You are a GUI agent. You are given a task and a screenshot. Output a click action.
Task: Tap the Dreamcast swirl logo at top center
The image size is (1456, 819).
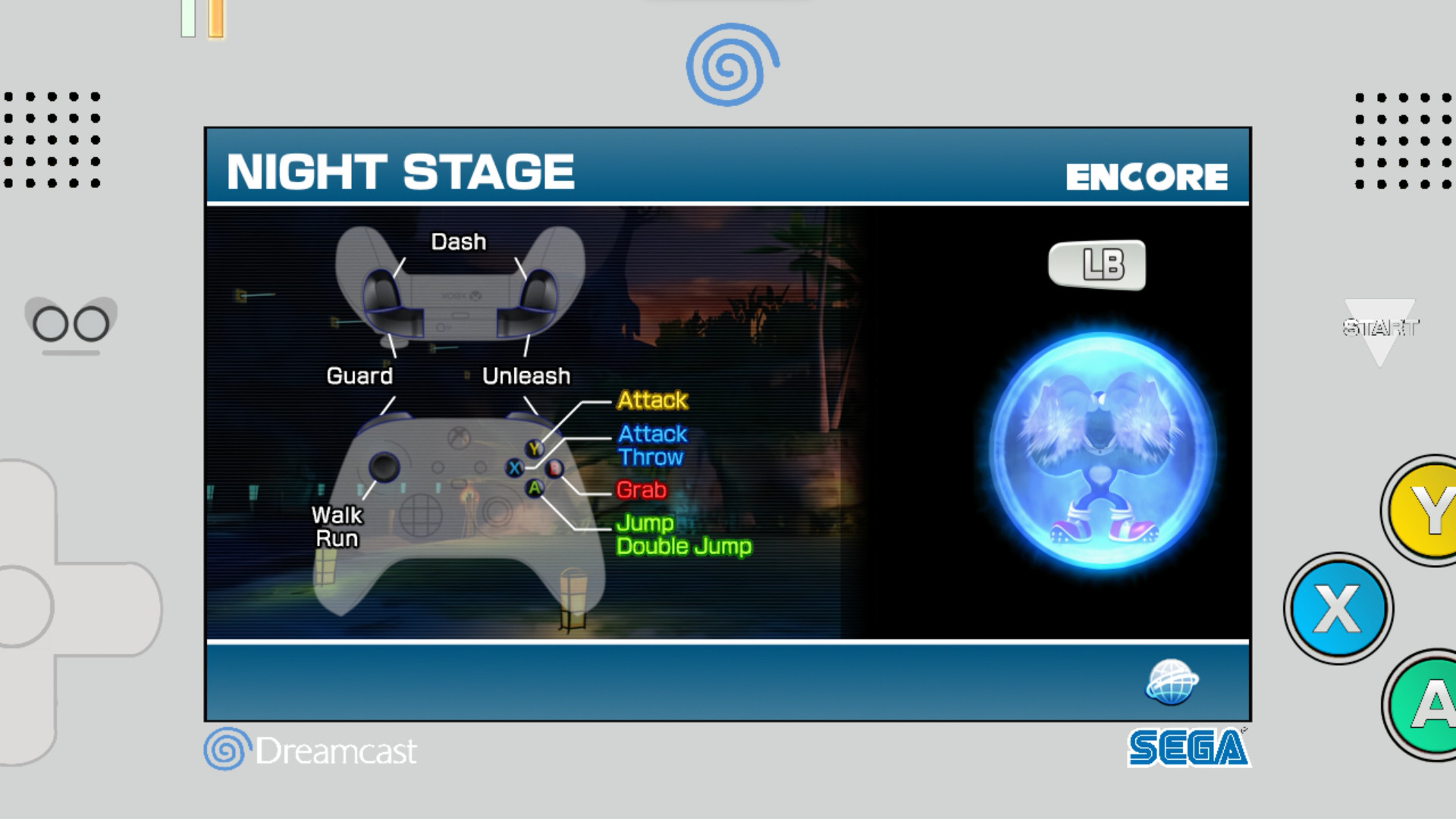pyautogui.click(x=727, y=64)
